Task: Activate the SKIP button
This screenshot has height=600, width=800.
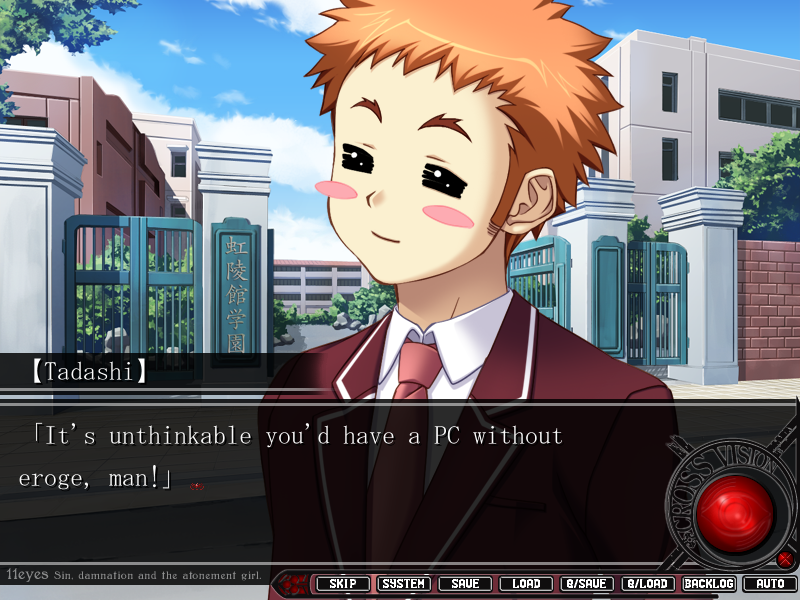Action: (342, 584)
